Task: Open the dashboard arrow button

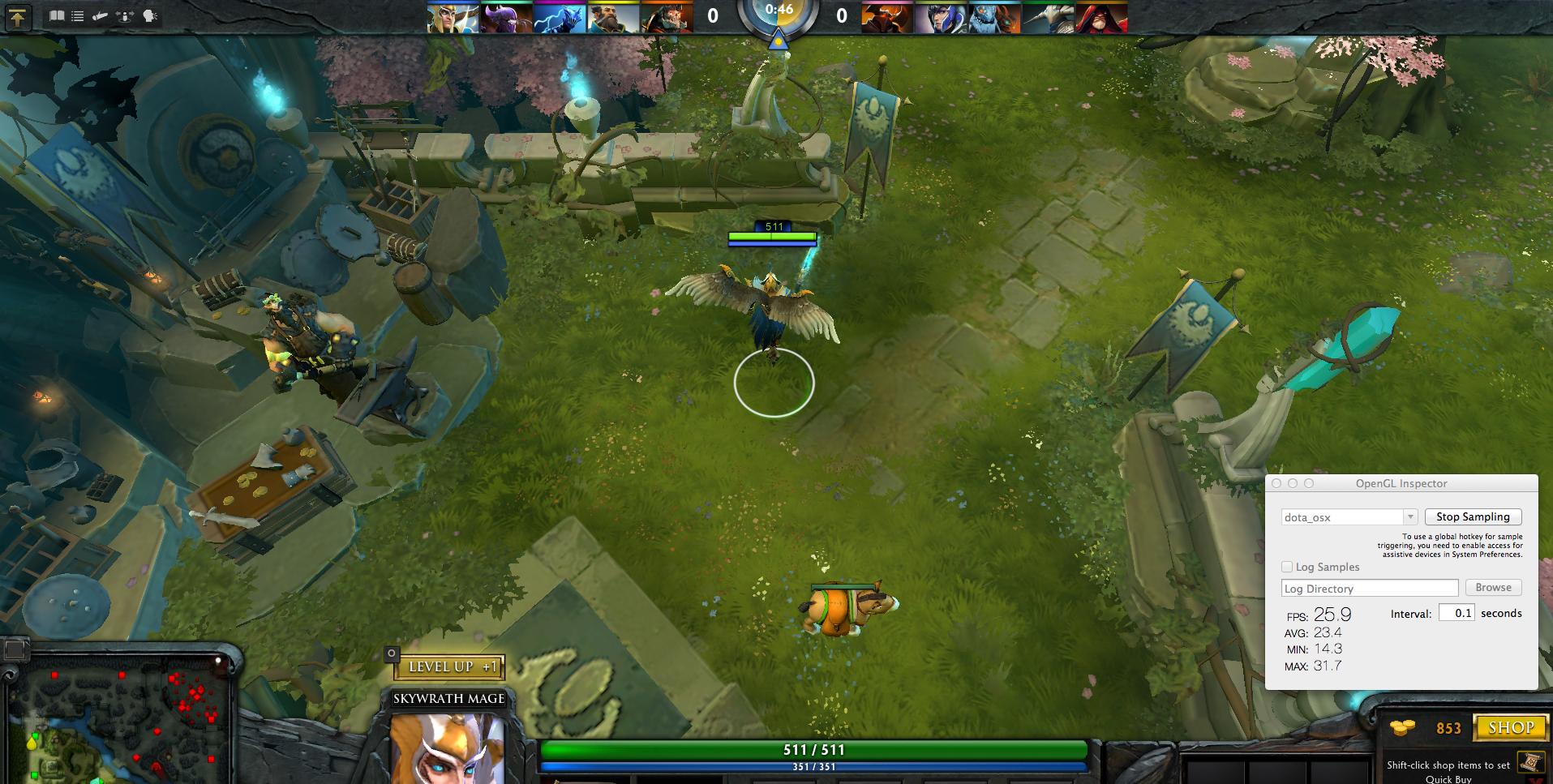Action: pyautogui.click(x=18, y=17)
